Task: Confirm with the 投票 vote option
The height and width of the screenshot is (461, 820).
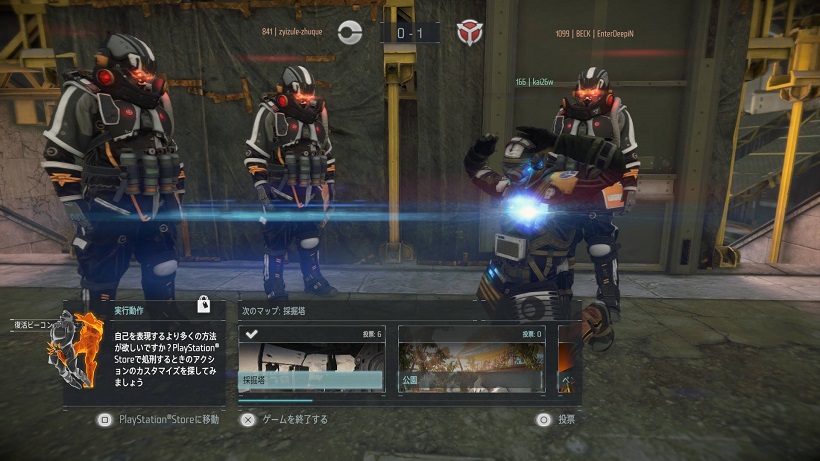Action: [x=556, y=420]
